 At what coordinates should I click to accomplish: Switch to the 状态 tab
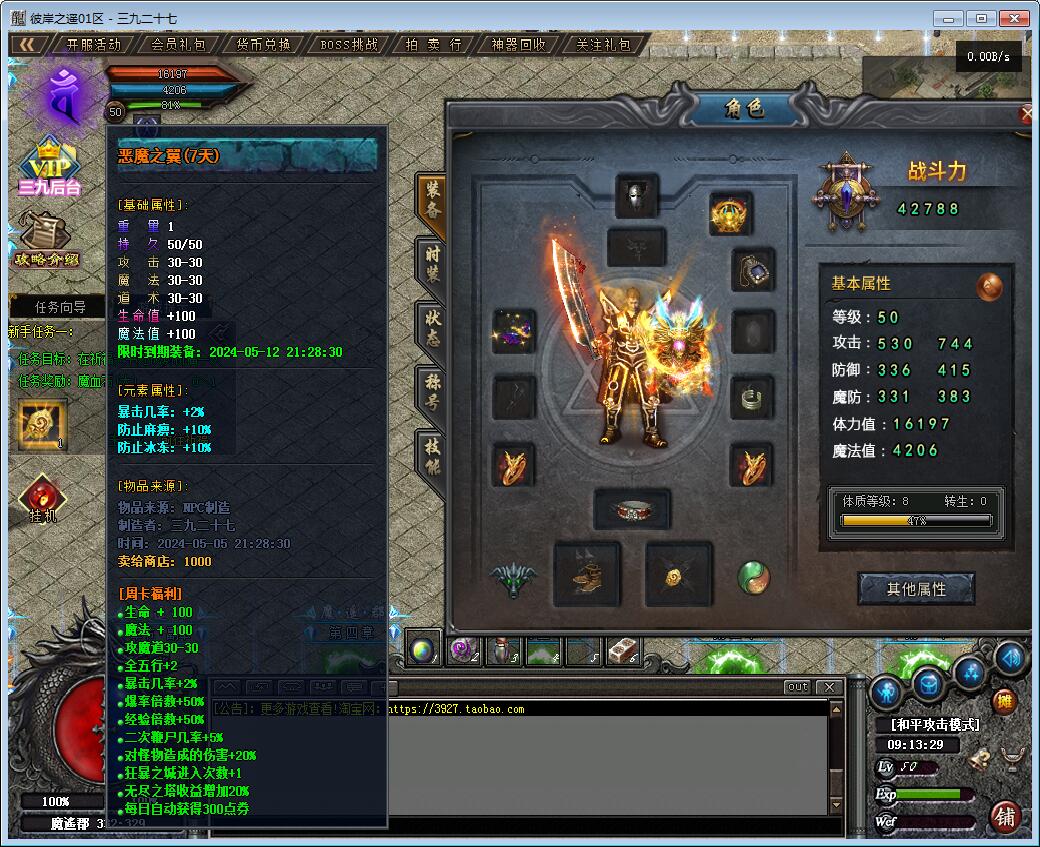click(x=432, y=327)
